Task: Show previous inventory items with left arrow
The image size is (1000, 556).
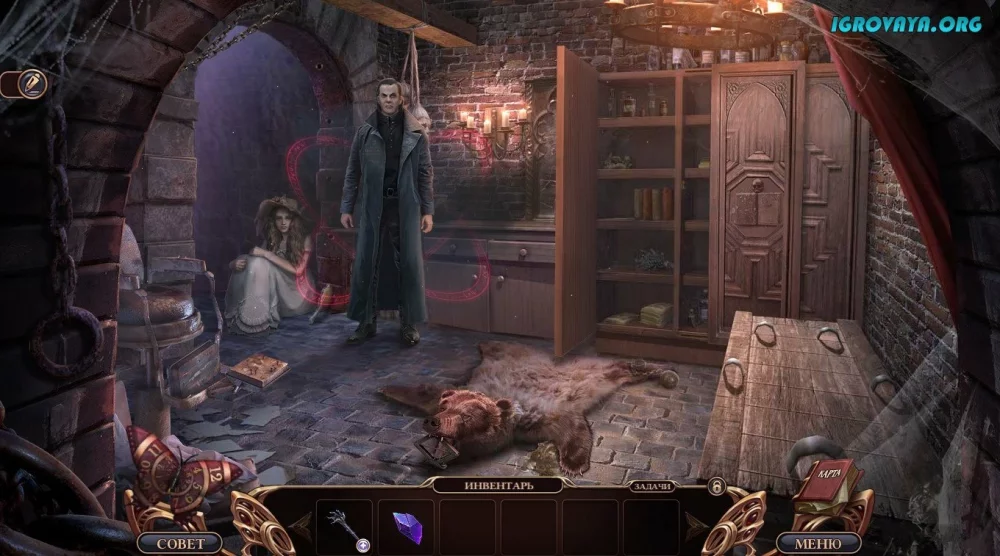Action: pyautogui.click(x=300, y=522)
